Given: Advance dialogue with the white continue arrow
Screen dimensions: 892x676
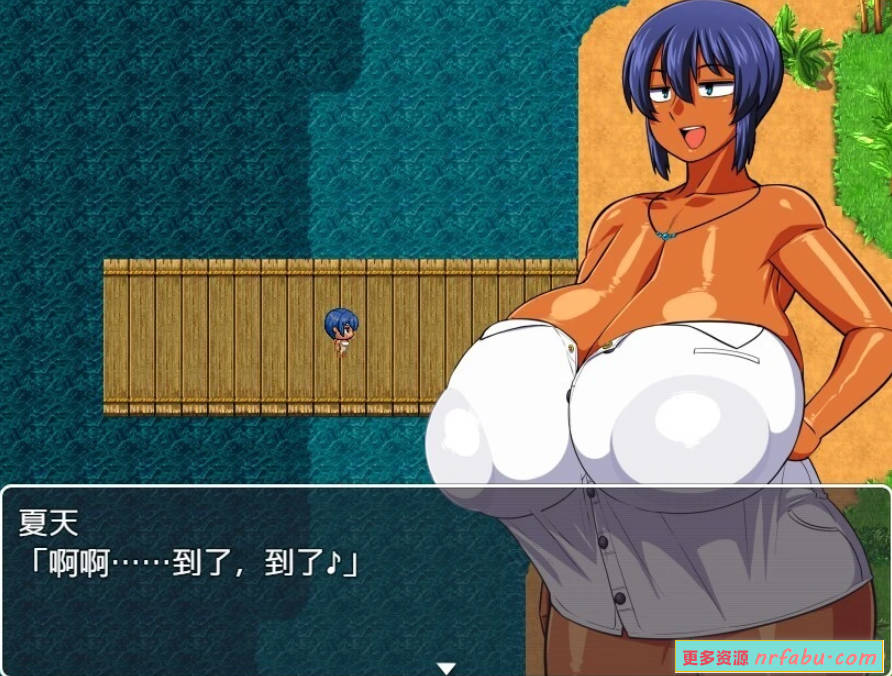Looking at the screenshot, I should point(446,667).
